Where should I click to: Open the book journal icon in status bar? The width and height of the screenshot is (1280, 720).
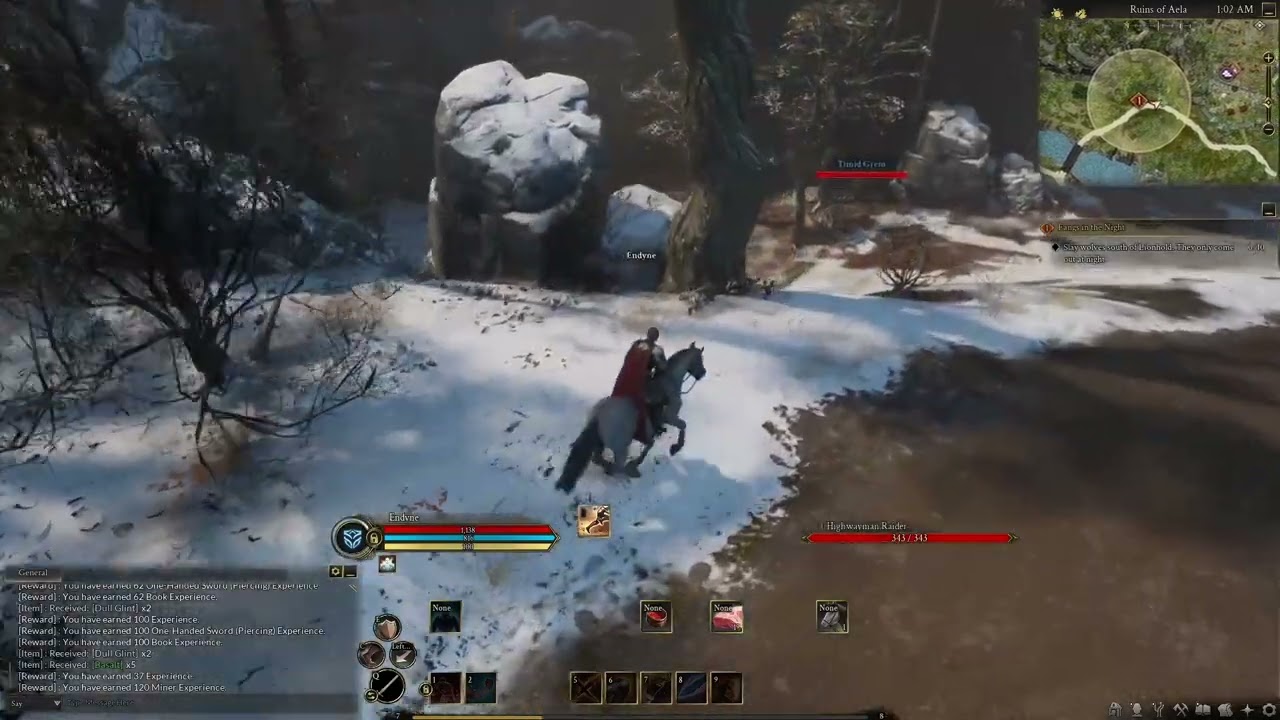point(1203,709)
